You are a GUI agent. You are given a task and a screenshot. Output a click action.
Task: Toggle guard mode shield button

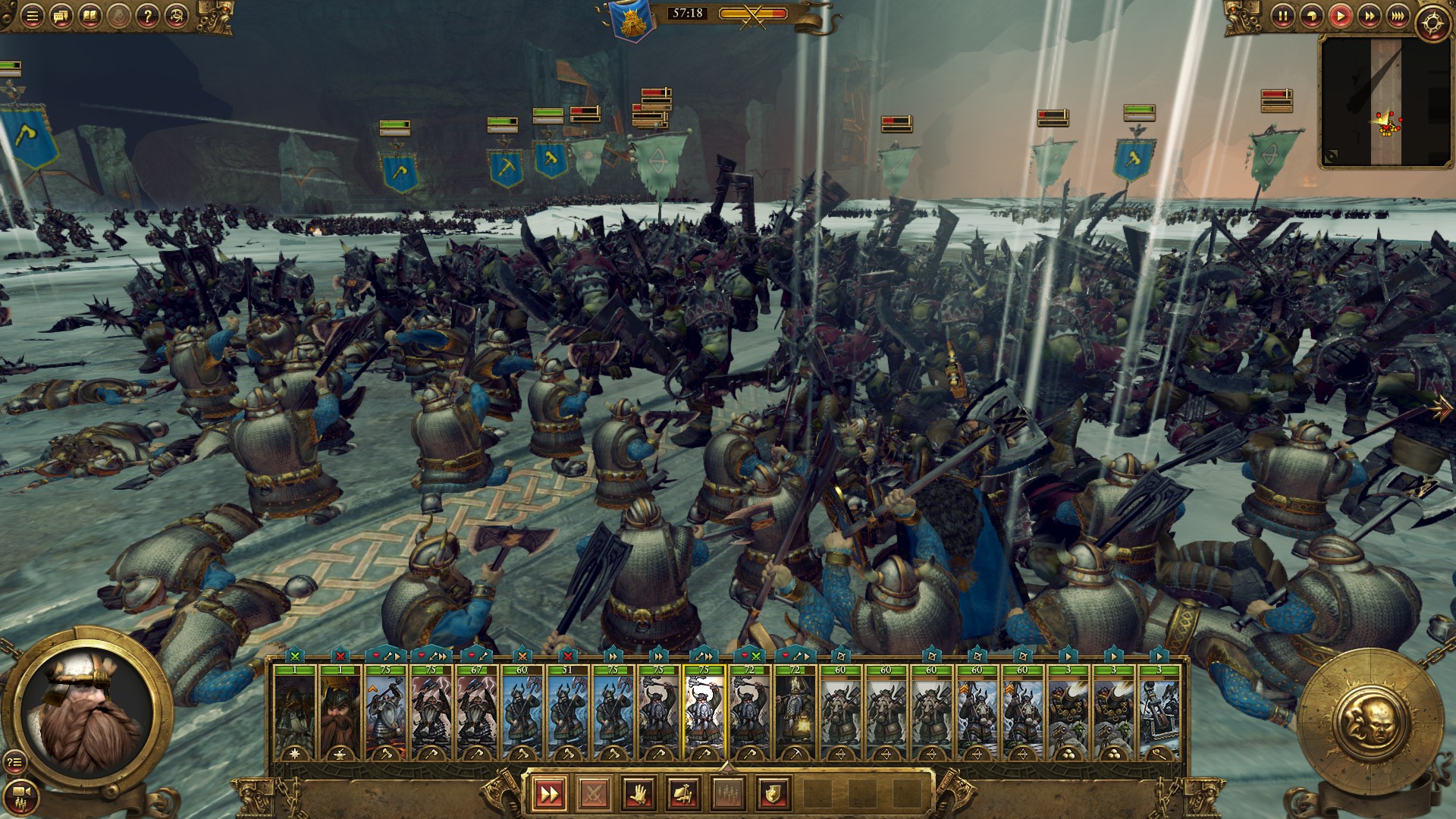[x=773, y=794]
